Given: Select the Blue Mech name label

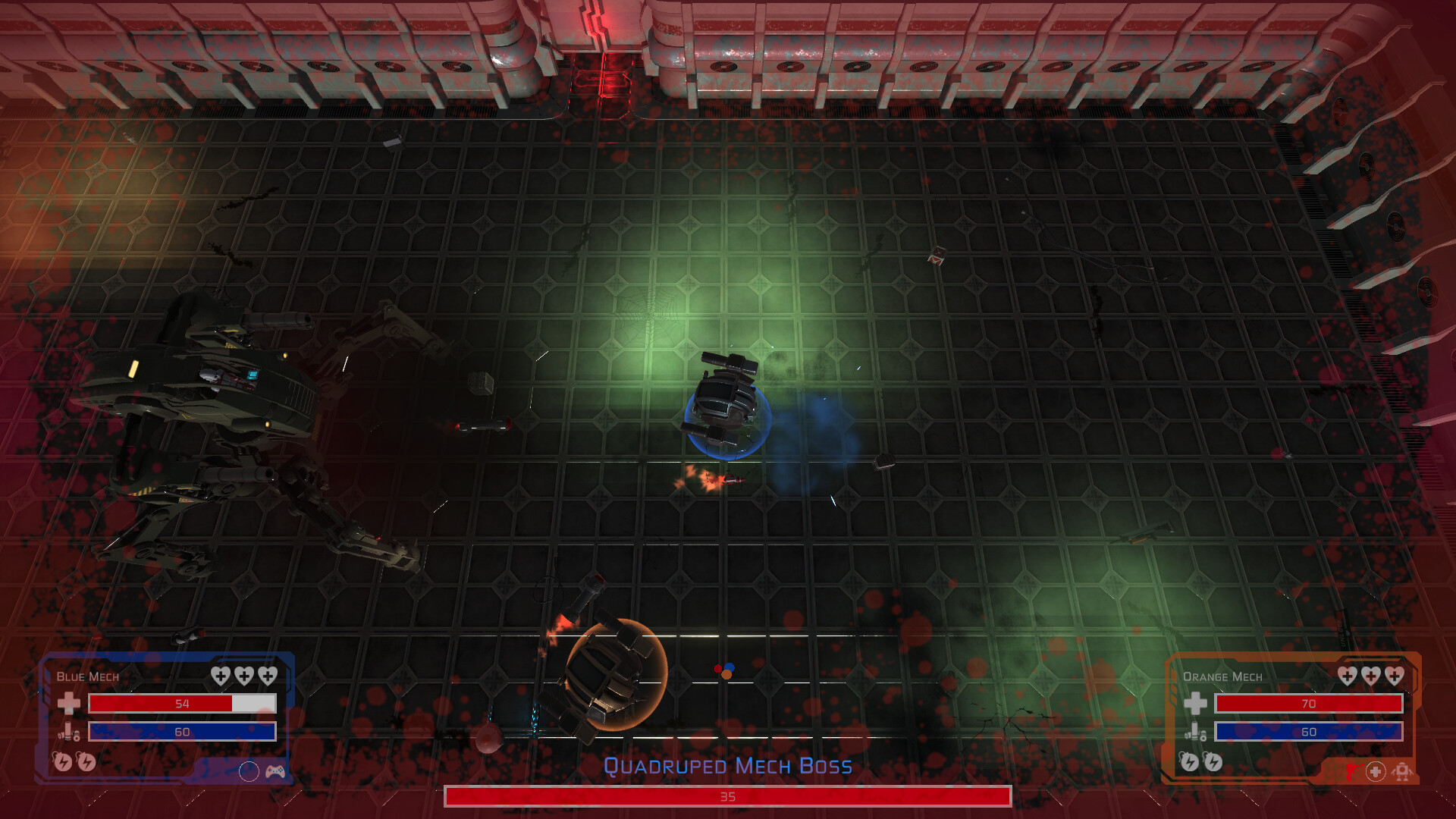Looking at the screenshot, I should coord(86,676).
